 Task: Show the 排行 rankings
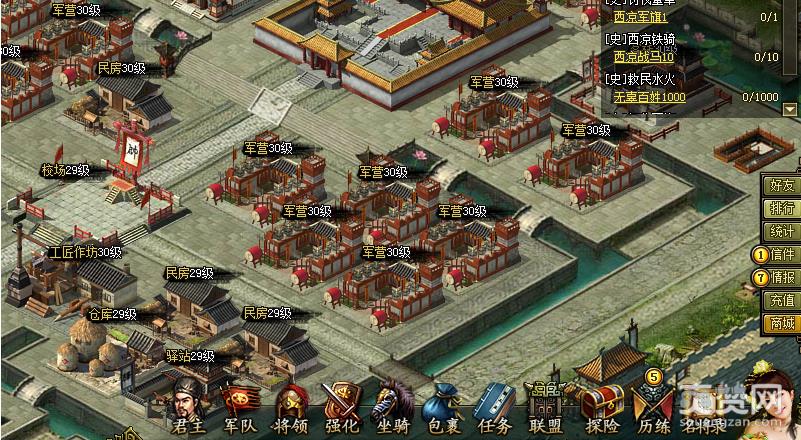coord(782,209)
